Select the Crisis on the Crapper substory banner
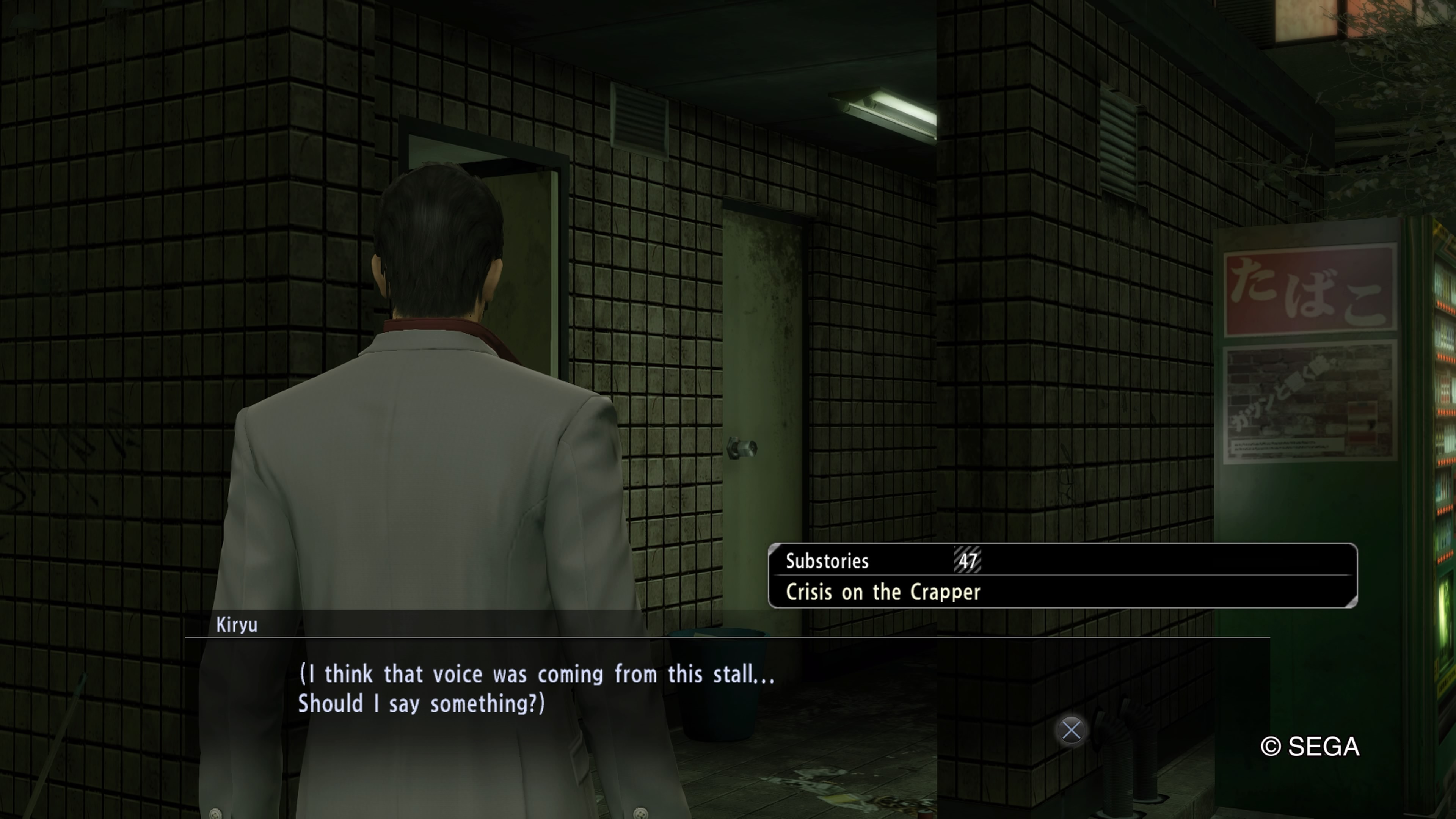The width and height of the screenshot is (1456, 819). click(1062, 576)
